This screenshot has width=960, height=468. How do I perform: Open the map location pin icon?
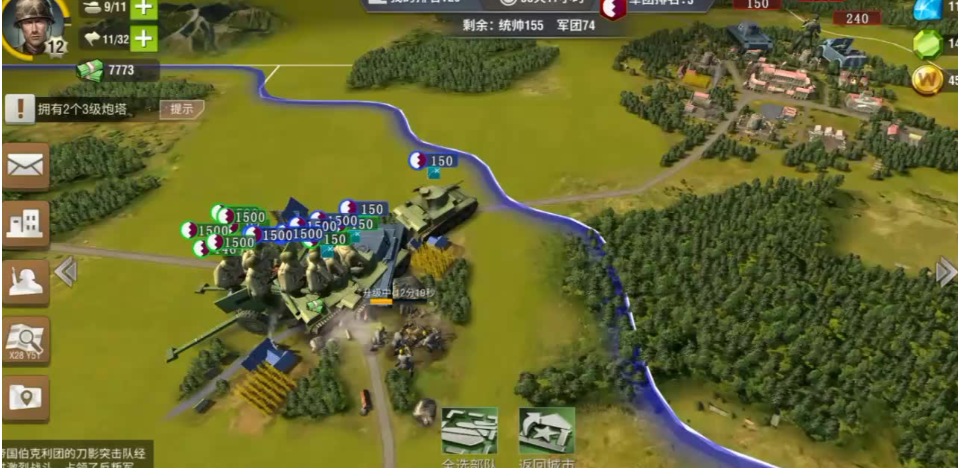26,398
